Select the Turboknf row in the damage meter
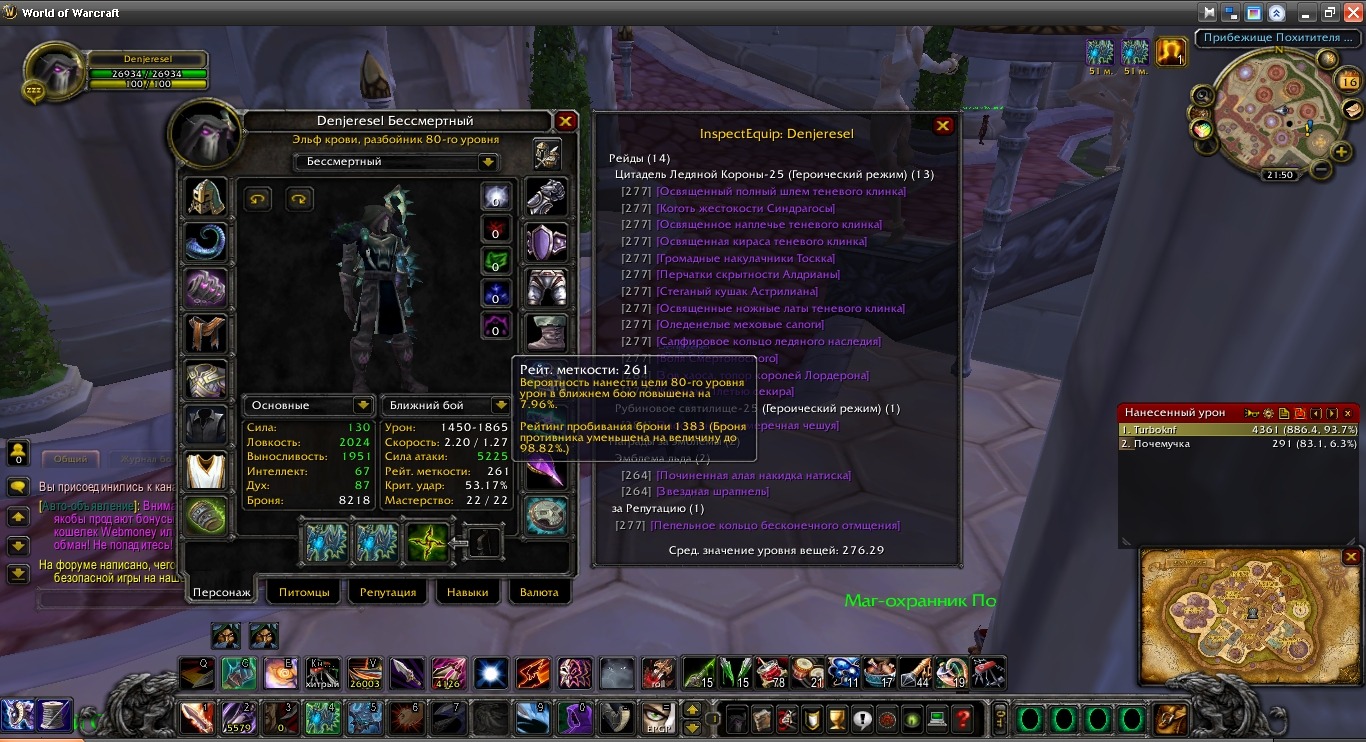 (1237, 429)
